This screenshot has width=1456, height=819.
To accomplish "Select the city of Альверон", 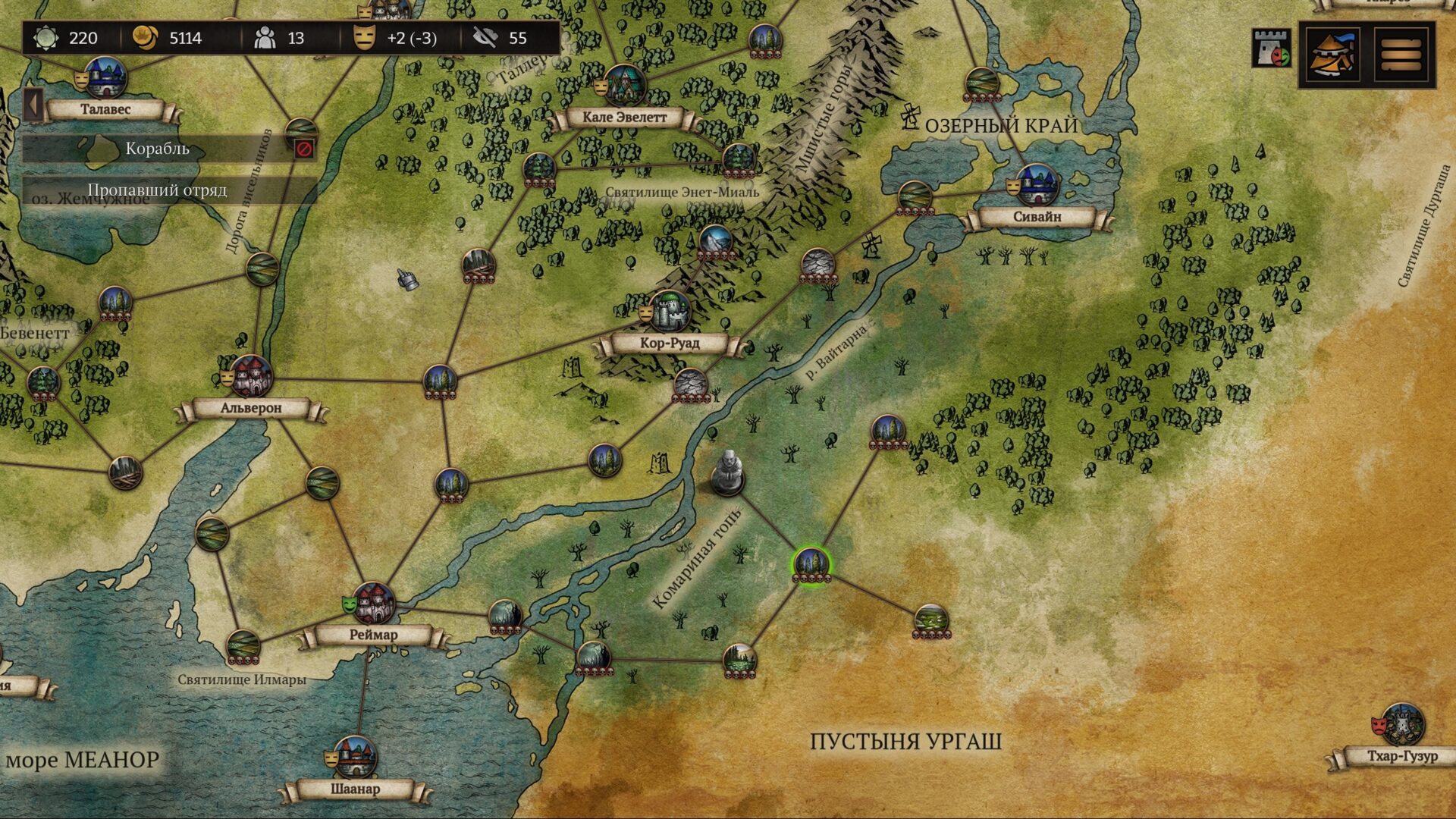I will point(251,376).
